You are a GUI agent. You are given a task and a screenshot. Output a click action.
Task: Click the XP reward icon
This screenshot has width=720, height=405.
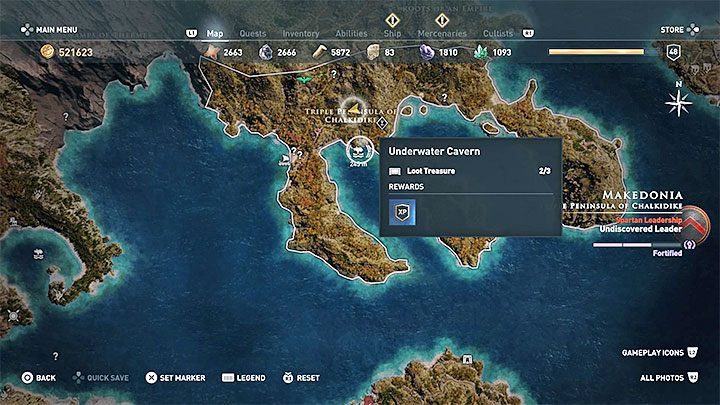pos(402,212)
